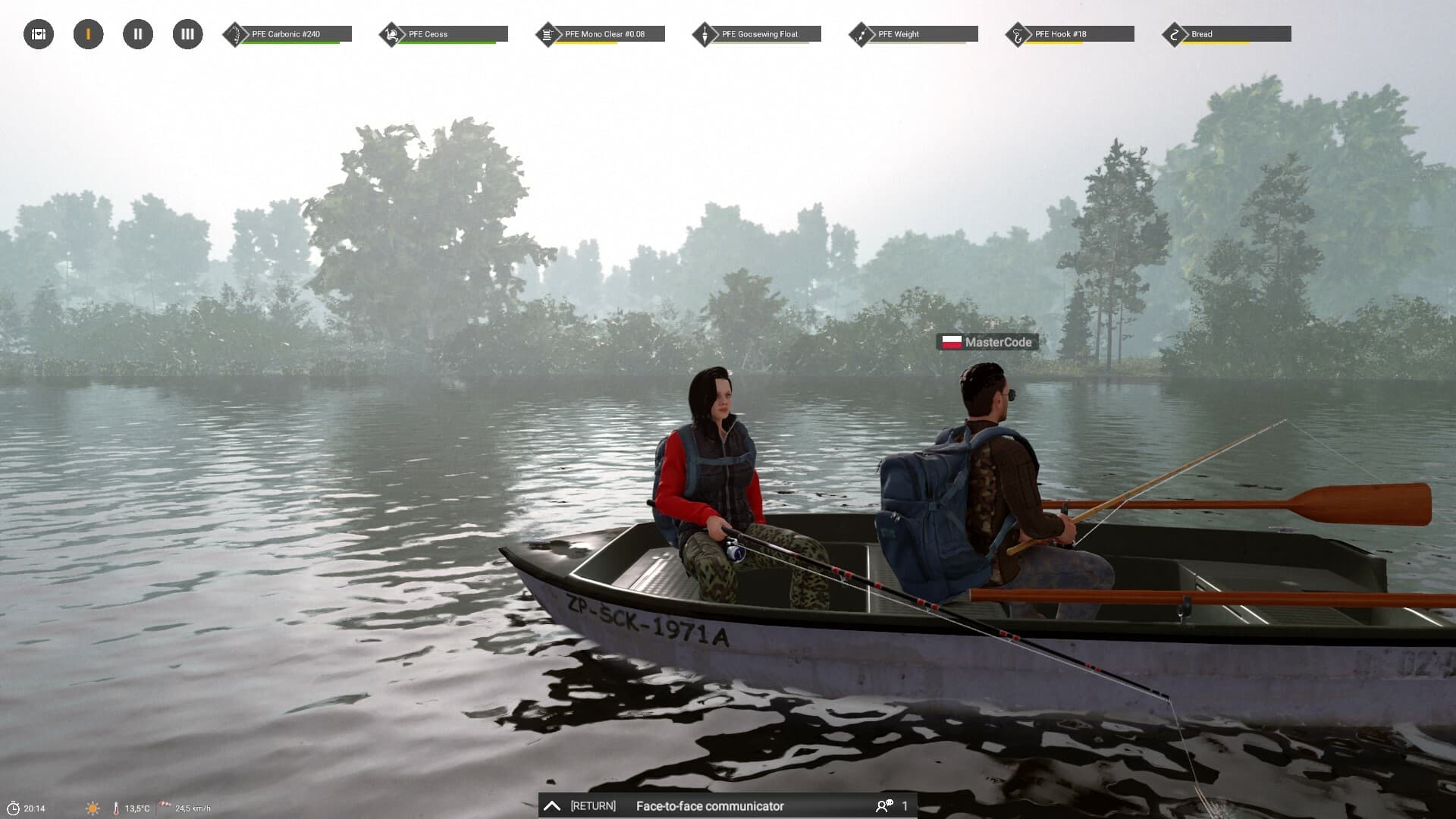Select the PFE Mono Clear #0.08 line icon
This screenshot has width=1456, height=819.
tap(548, 33)
